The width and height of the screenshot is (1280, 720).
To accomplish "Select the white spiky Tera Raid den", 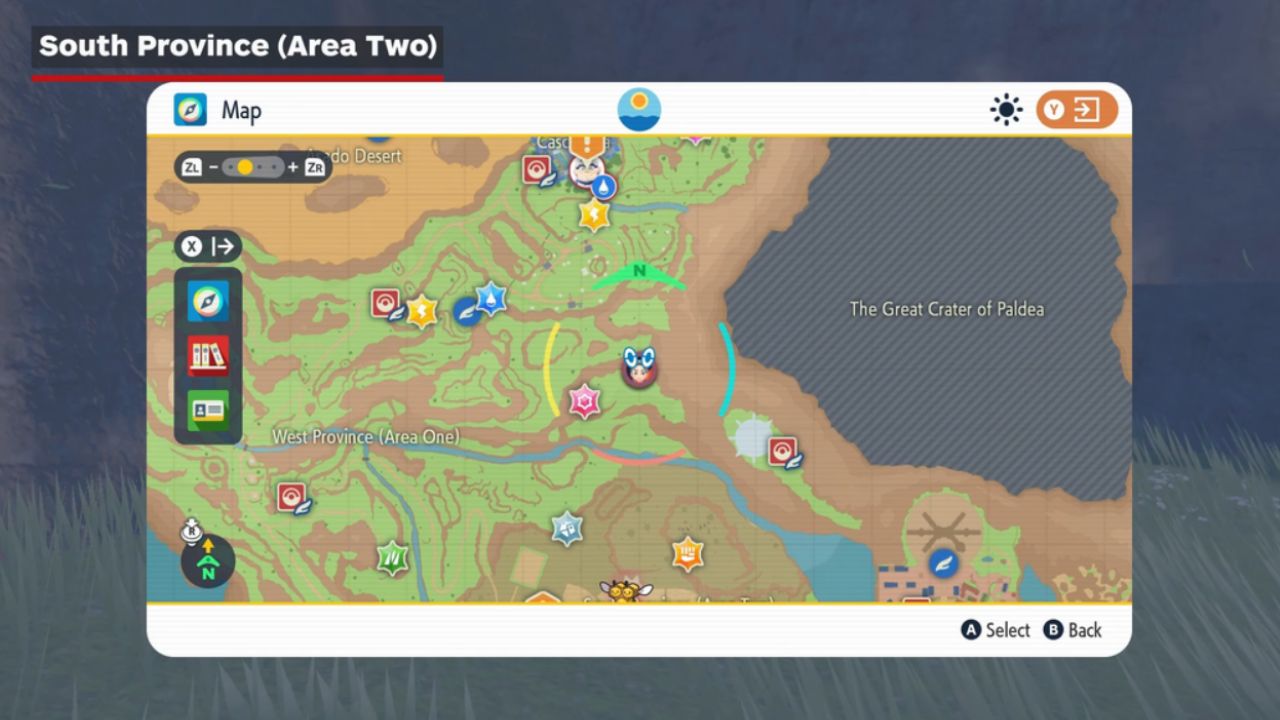I will 752,438.
